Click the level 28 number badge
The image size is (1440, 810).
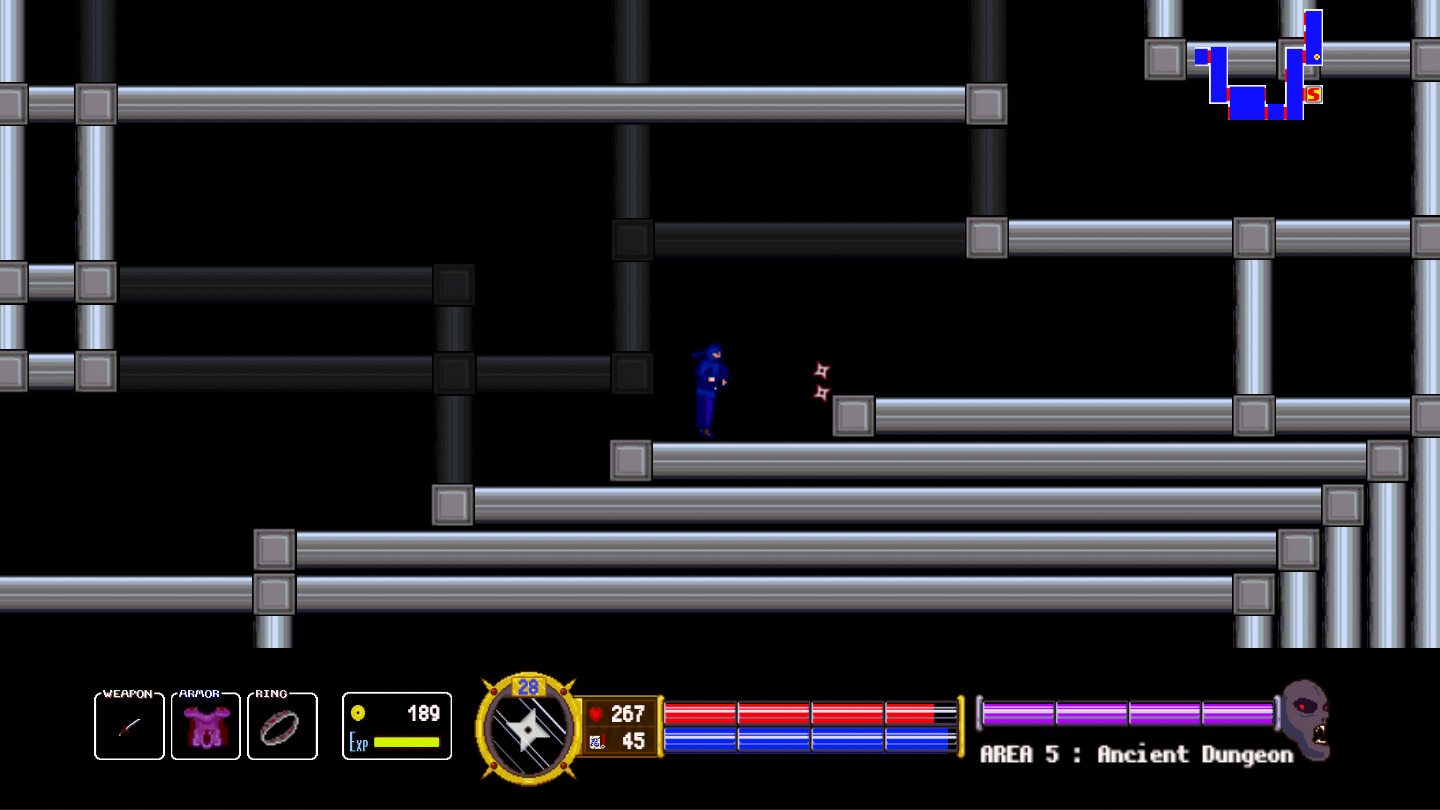point(528,688)
